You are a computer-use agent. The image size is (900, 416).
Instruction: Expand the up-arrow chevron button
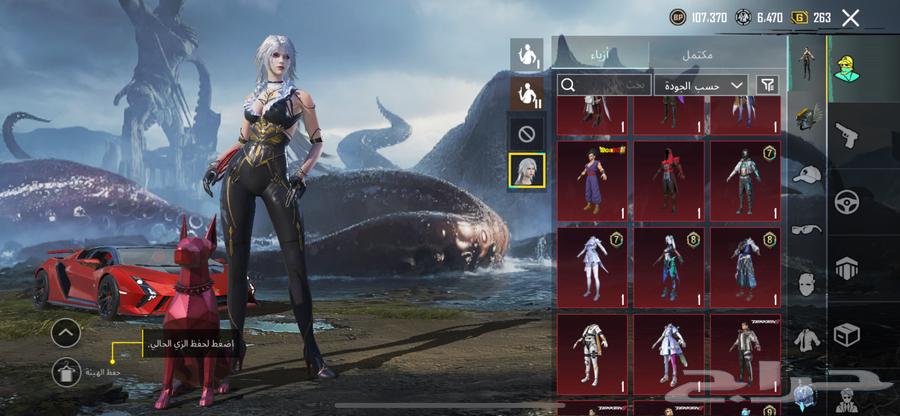(66, 332)
